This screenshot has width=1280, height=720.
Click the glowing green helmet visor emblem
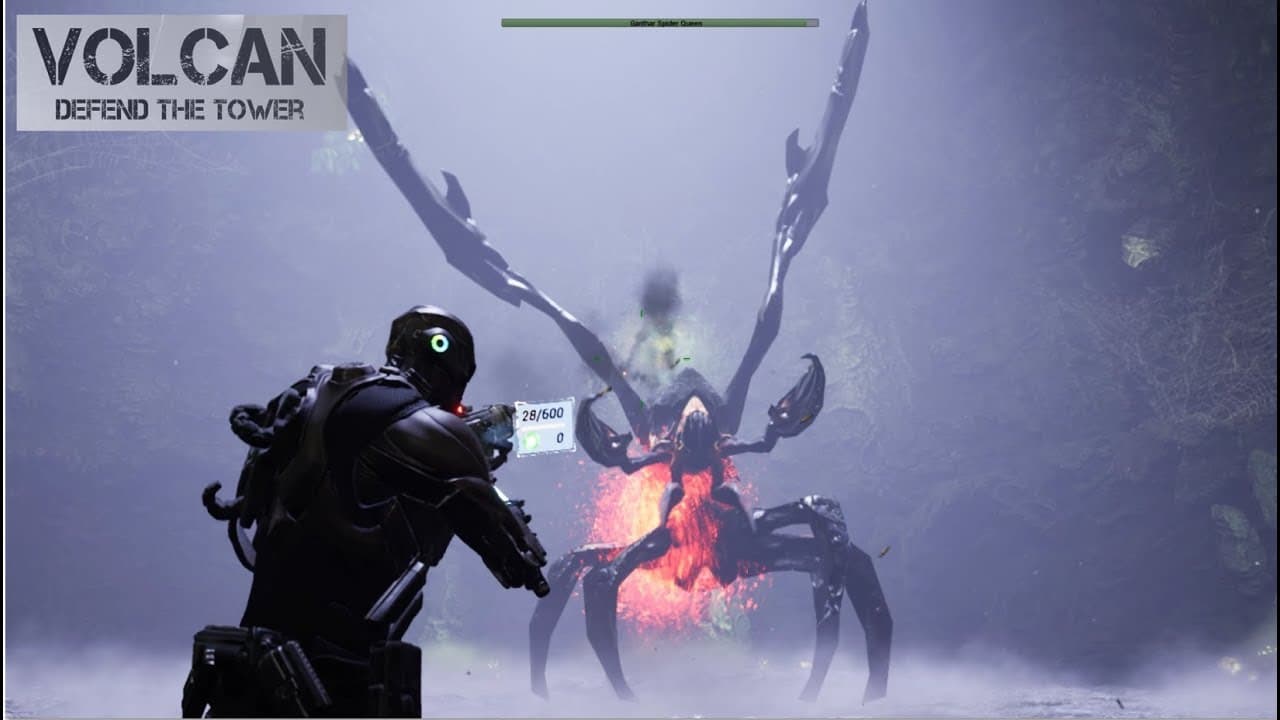point(440,344)
